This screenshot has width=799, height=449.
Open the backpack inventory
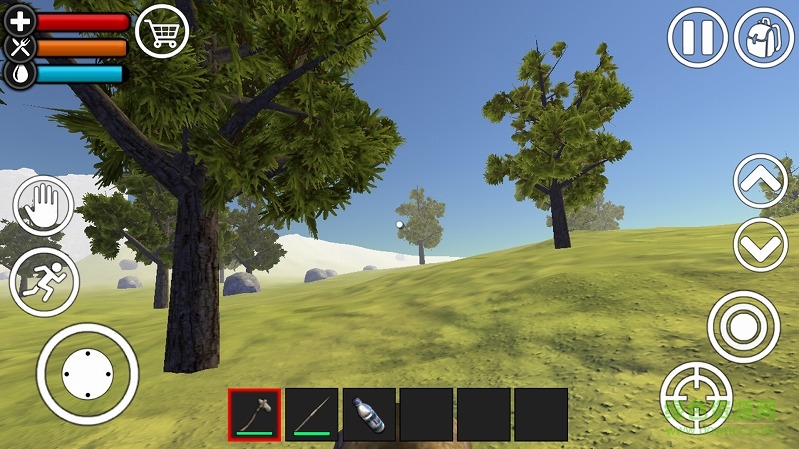(x=764, y=38)
